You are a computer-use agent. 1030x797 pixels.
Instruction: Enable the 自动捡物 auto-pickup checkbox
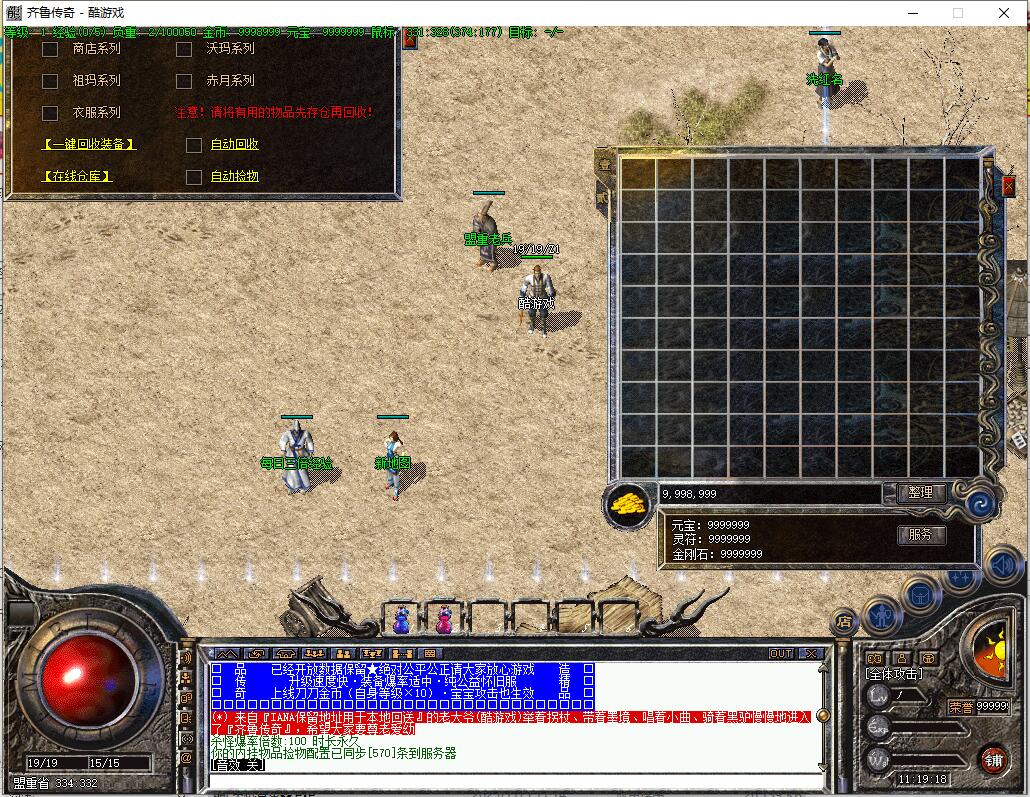(194, 177)
